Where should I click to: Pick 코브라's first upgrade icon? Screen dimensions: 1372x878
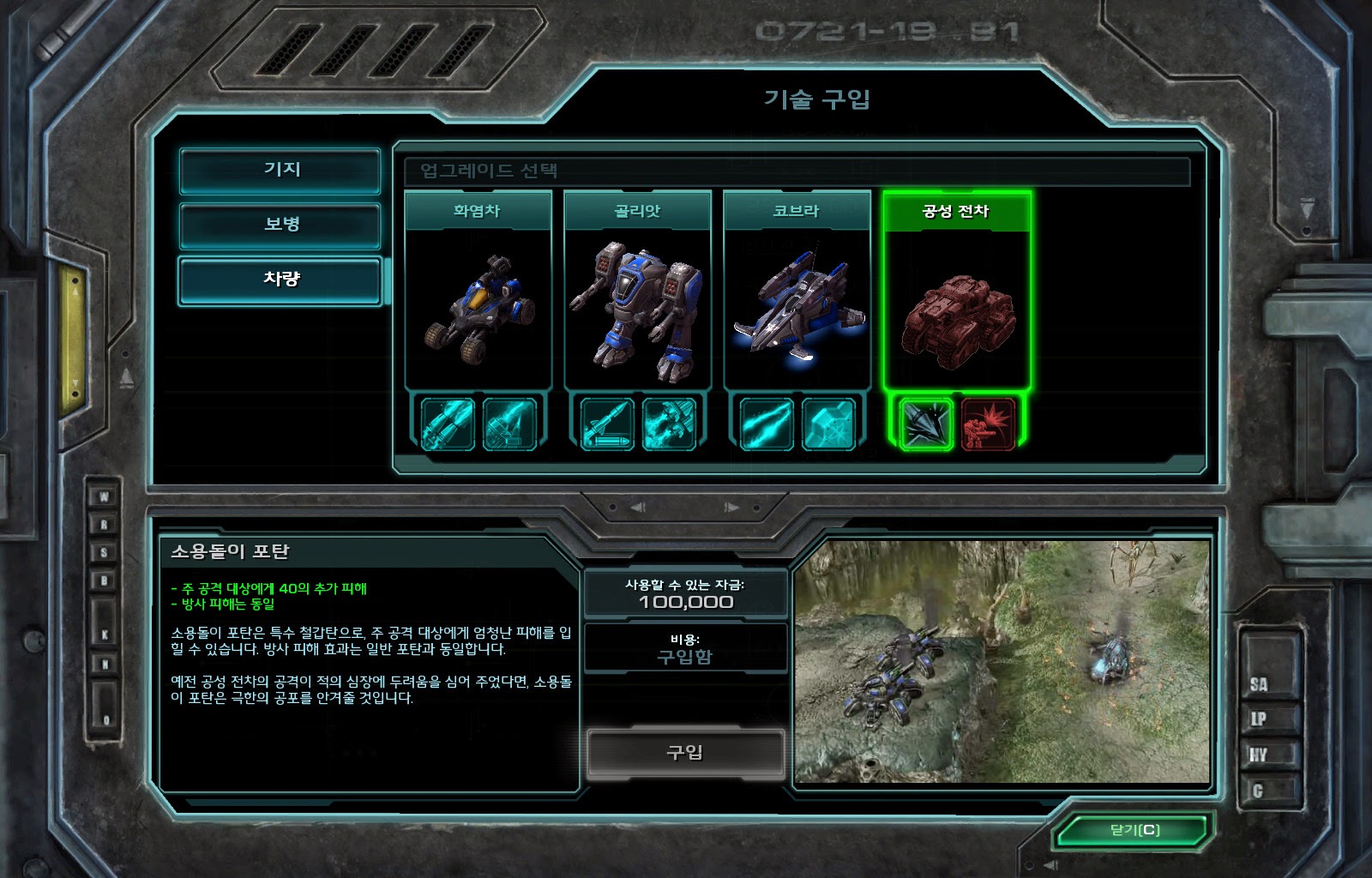767,424
